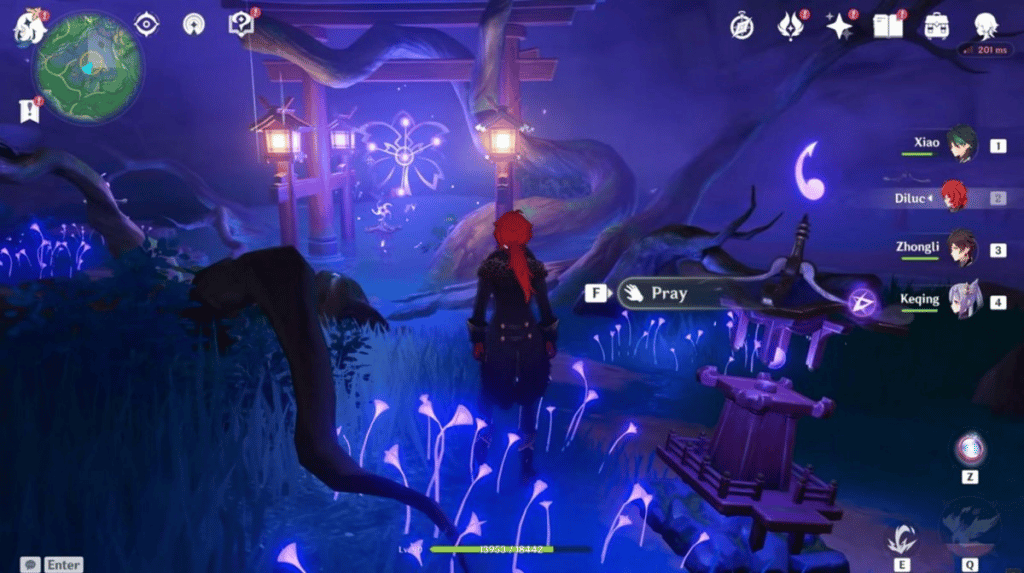
Task: Open the compass icon
Action: point(741,26)
